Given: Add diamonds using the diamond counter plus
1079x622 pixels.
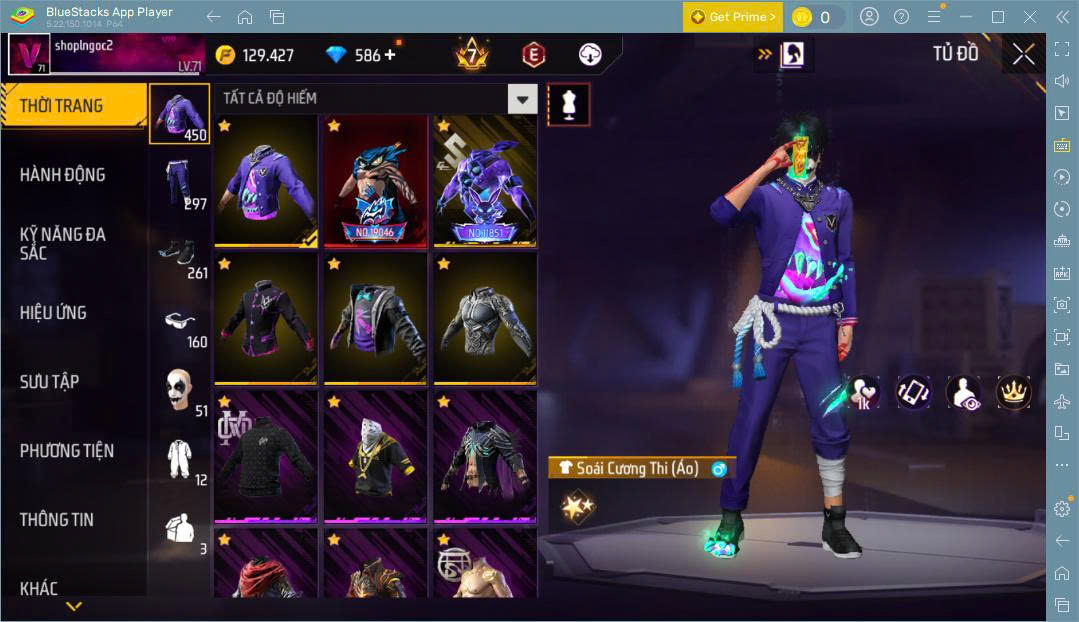Looking at the screenshot, I should coord(390,55).
